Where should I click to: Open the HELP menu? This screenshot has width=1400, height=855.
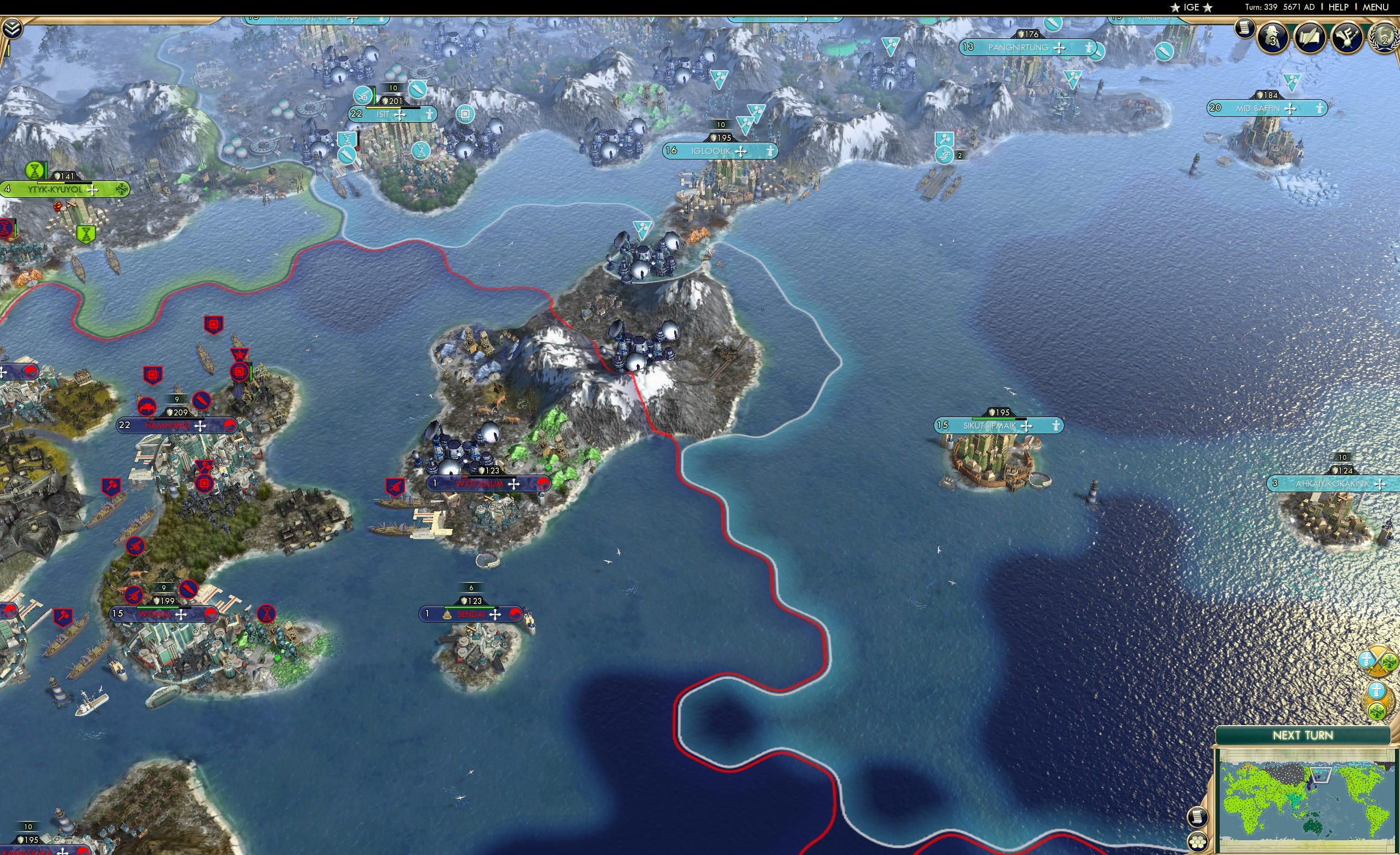tap(1339, 7)
